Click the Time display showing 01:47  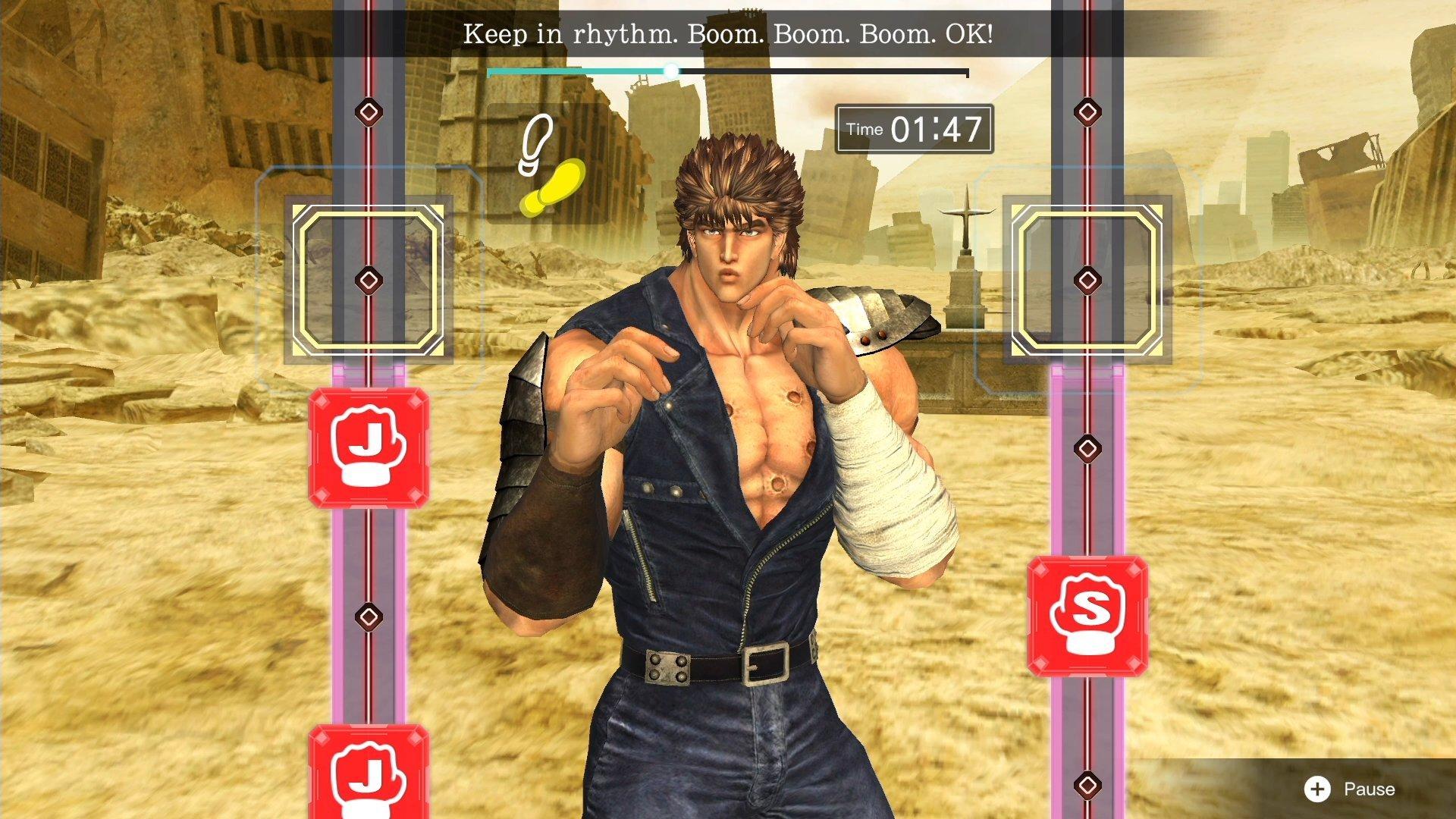point(913,128)
